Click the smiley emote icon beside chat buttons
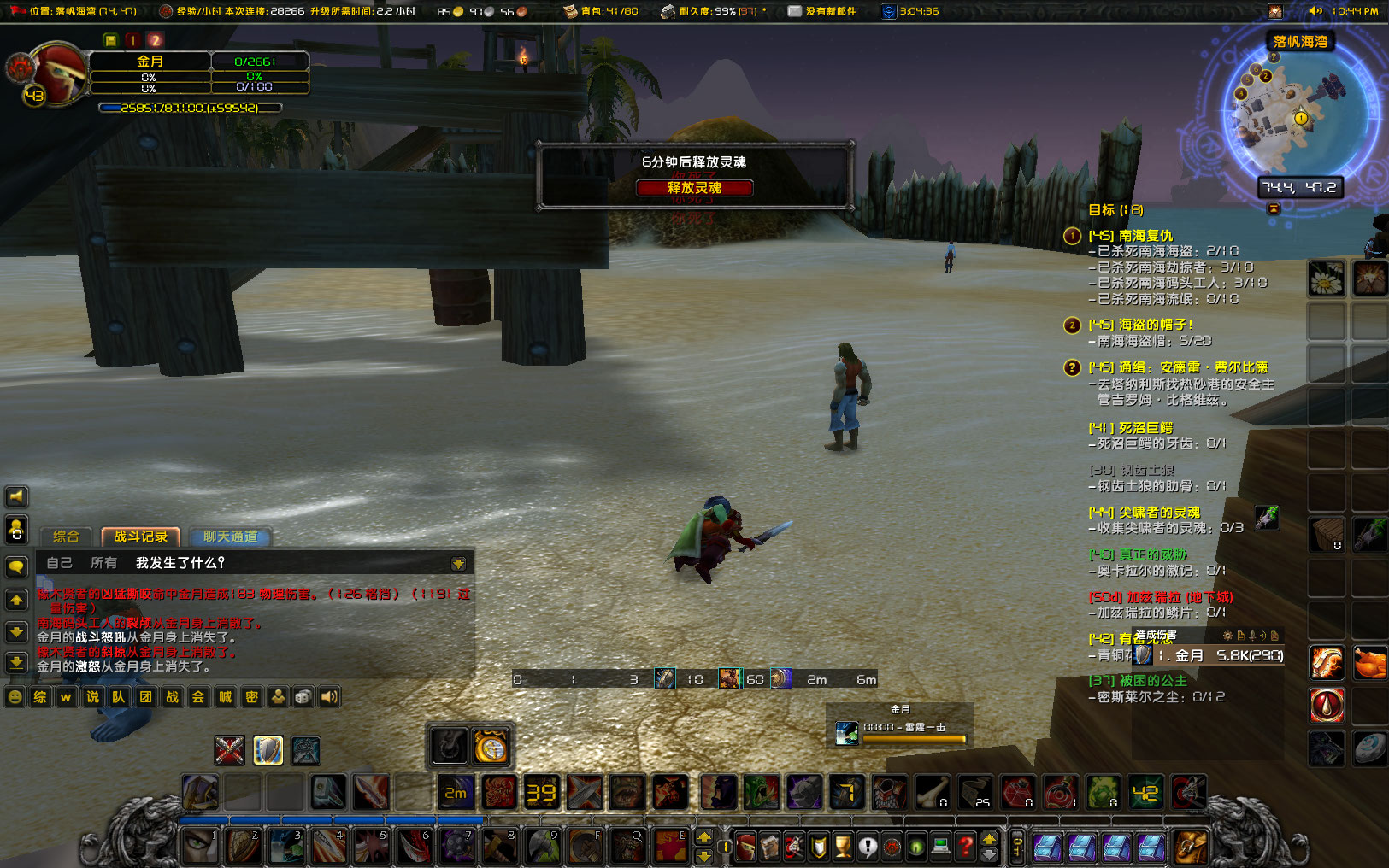This screenshot has width=1389, height=868. click(x=15, y=697)
